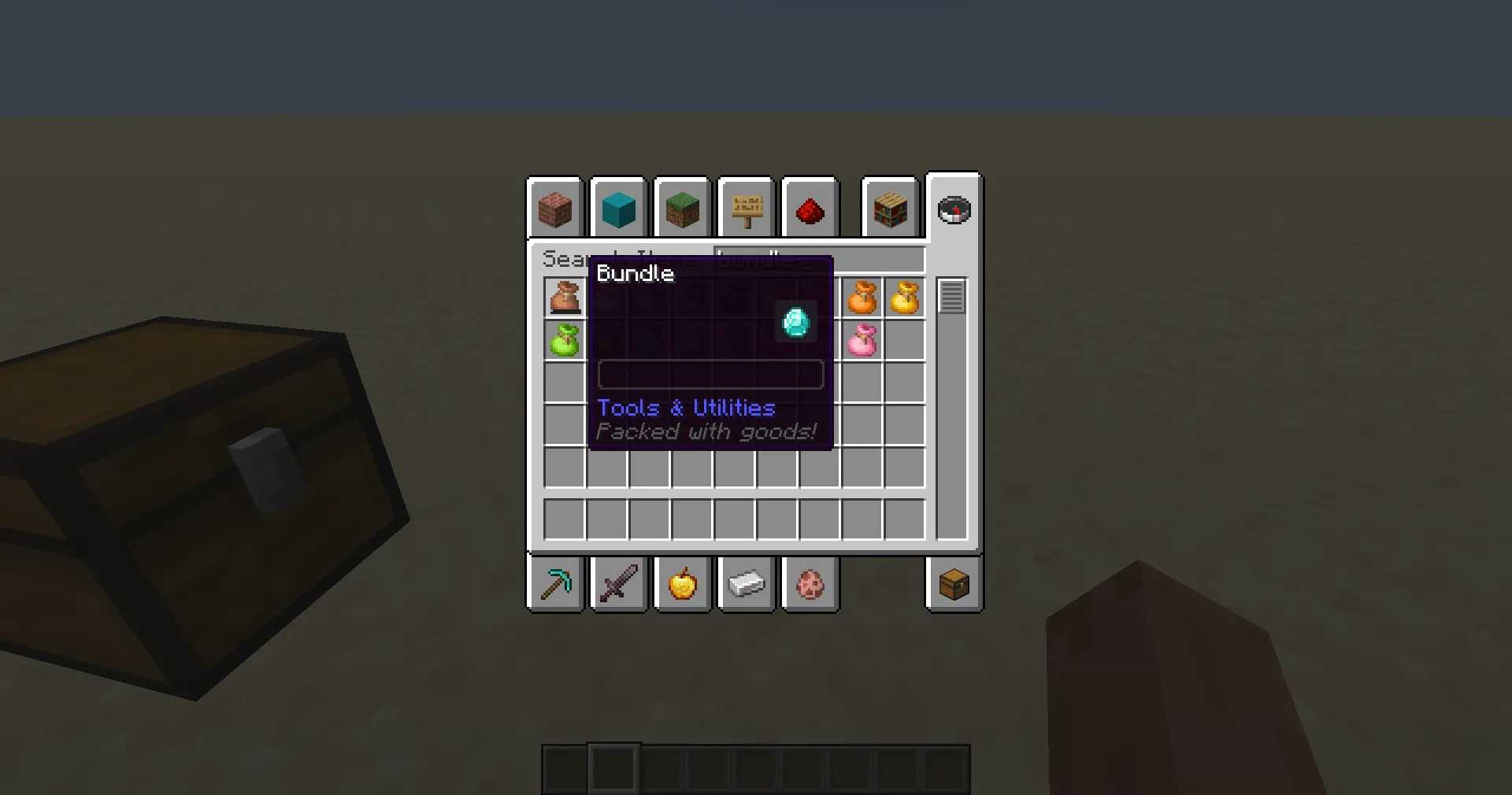
Task: Switch to the Building Blocks brick tab
Action: click(x=554, y=209)
